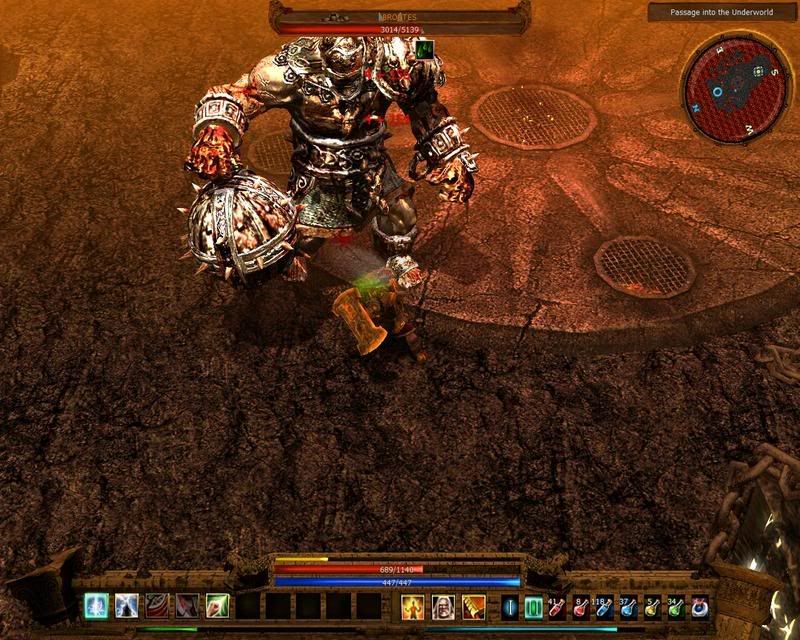
Task: Use the round red potion with count 8
Action: click(581, 606)
